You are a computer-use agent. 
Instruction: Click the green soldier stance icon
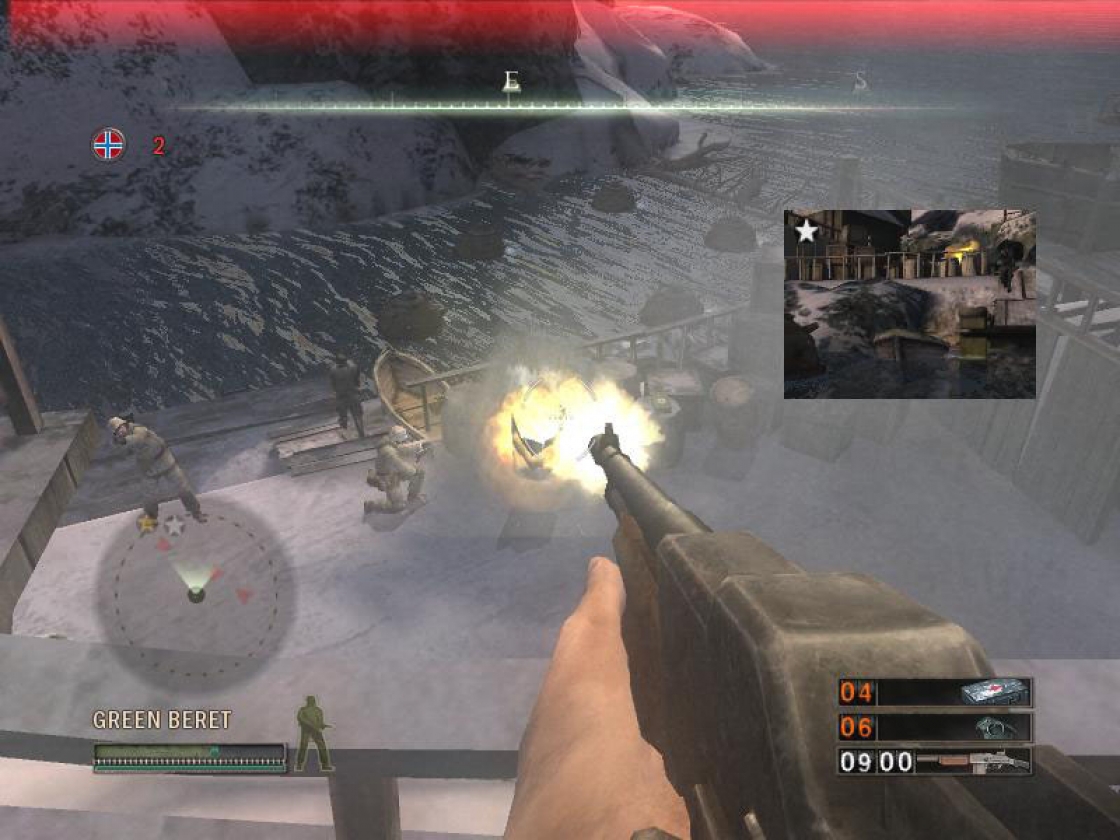click(312, 734)
